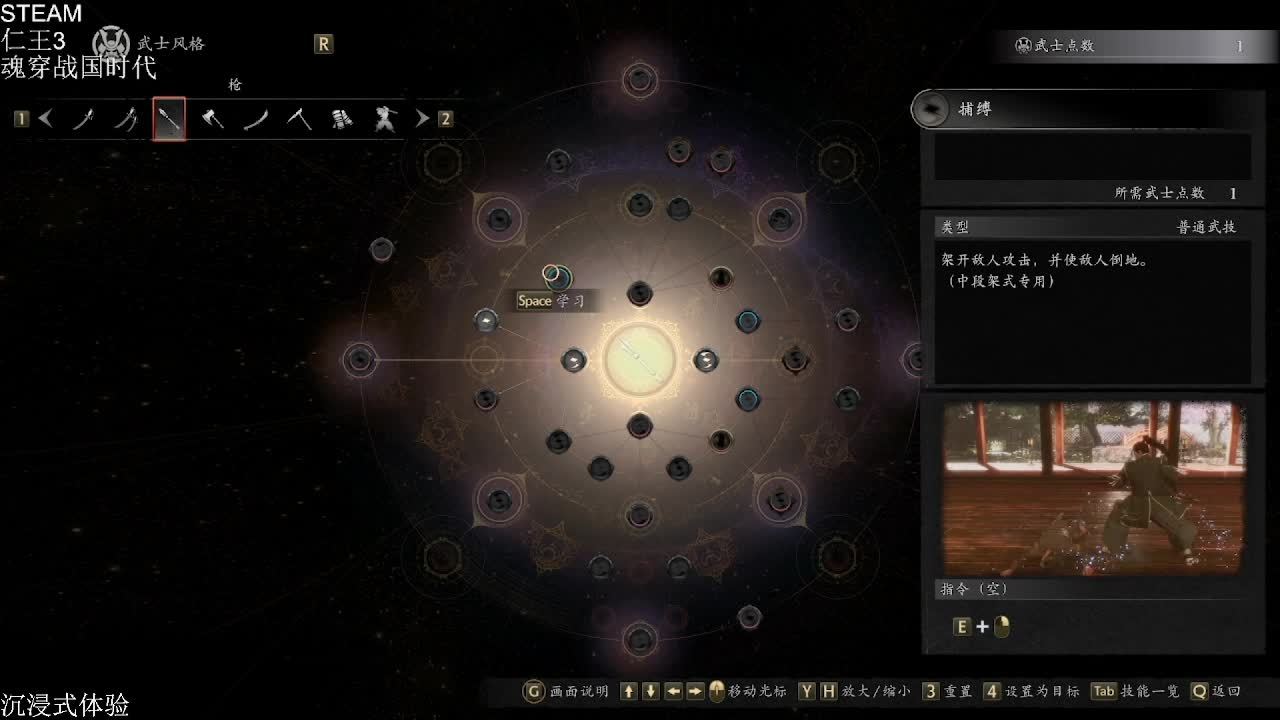Click the 返回 back option
Image resolution: width=1280 pixels, height=720 pixels.
(x=1215, y=691)
